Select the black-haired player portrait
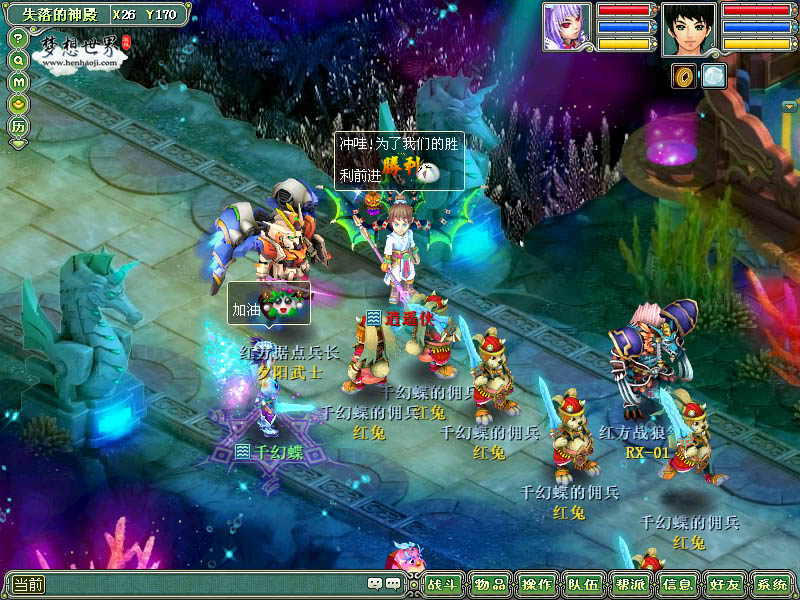800x600 pixels. point(689,30)
